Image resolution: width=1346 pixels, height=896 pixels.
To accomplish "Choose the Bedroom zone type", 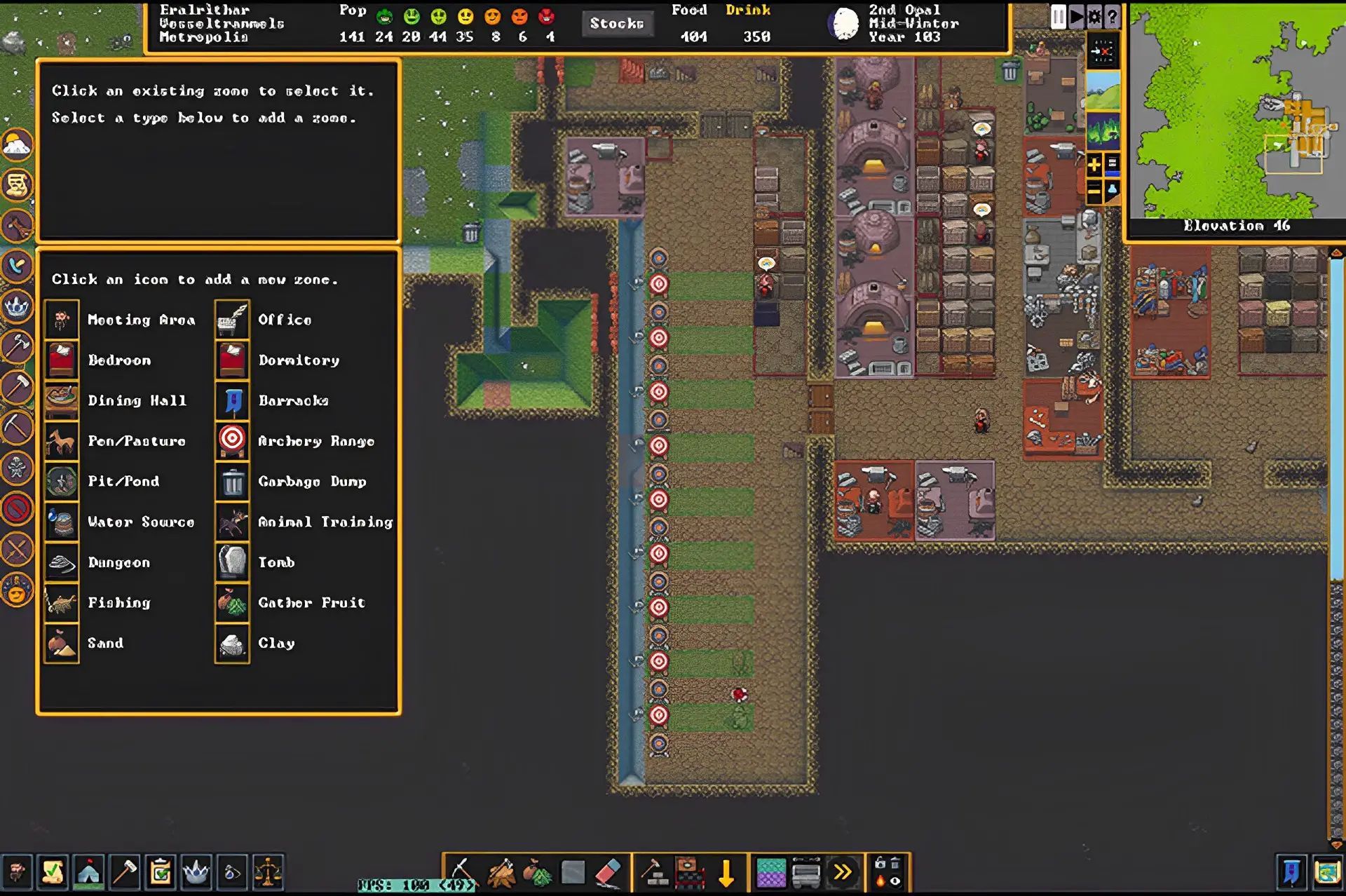I will (x=62, y=360).
